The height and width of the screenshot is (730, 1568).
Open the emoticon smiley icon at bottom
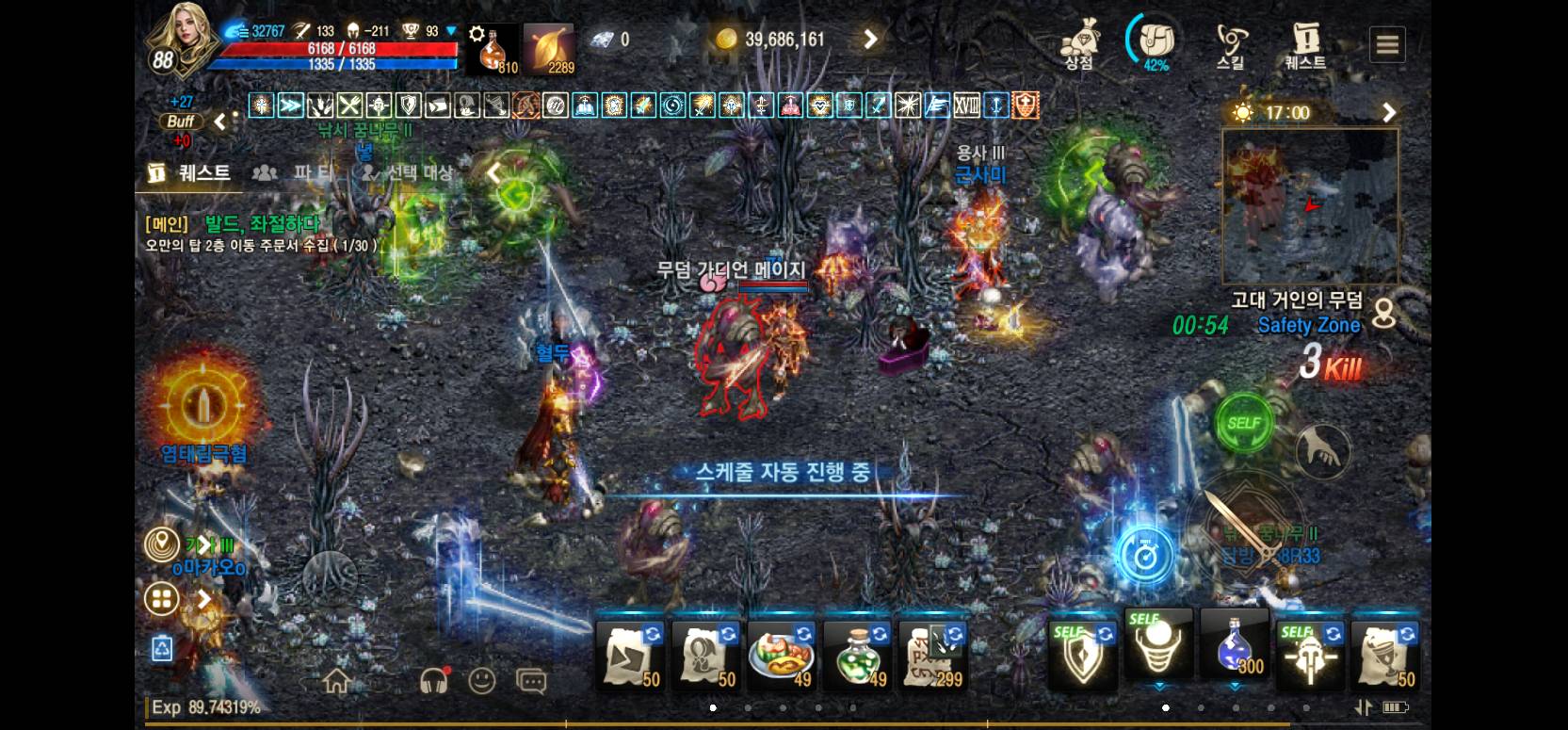click(483, 679)
